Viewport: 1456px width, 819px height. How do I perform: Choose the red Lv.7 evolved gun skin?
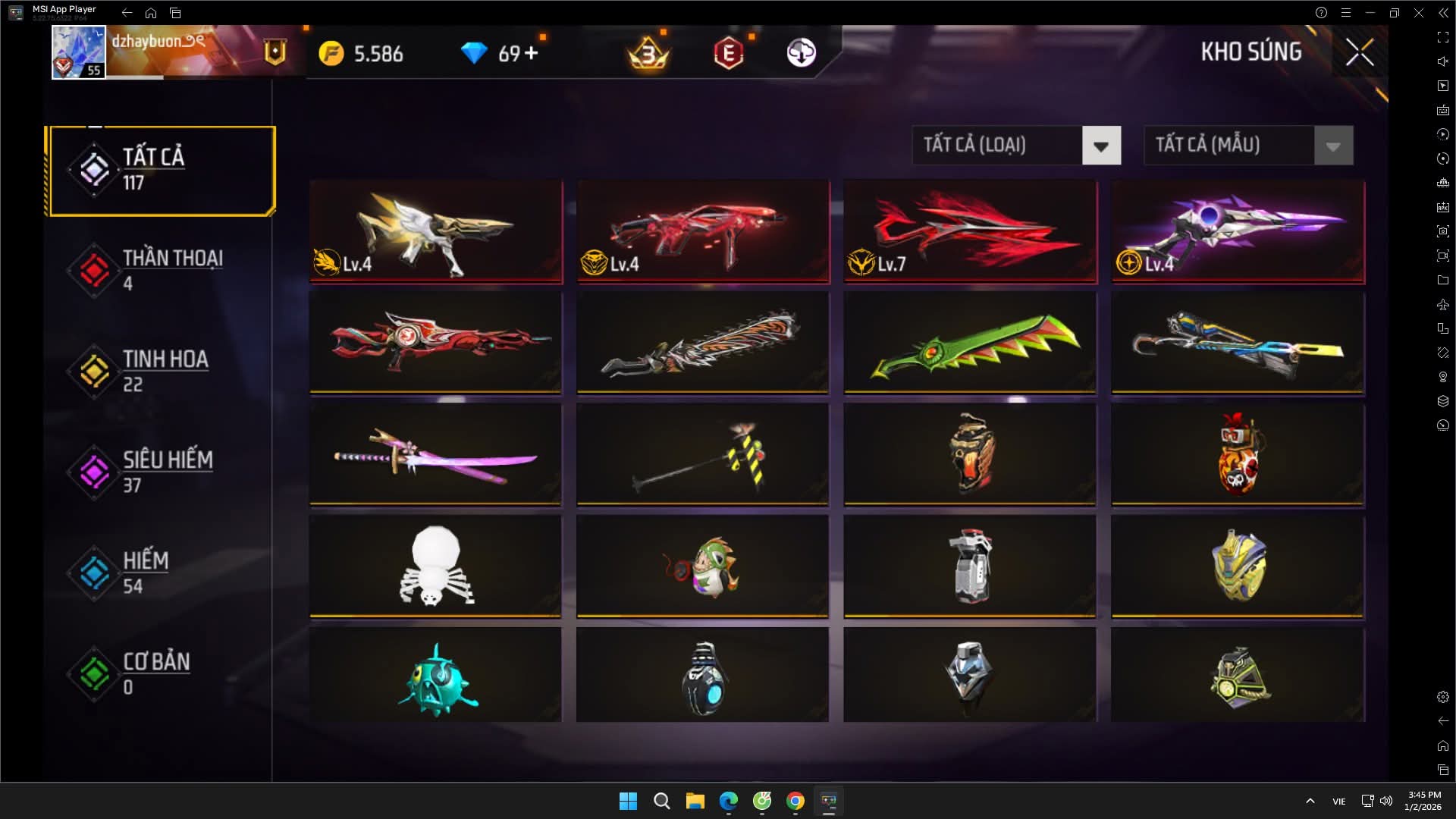click(x=970, y=231)
